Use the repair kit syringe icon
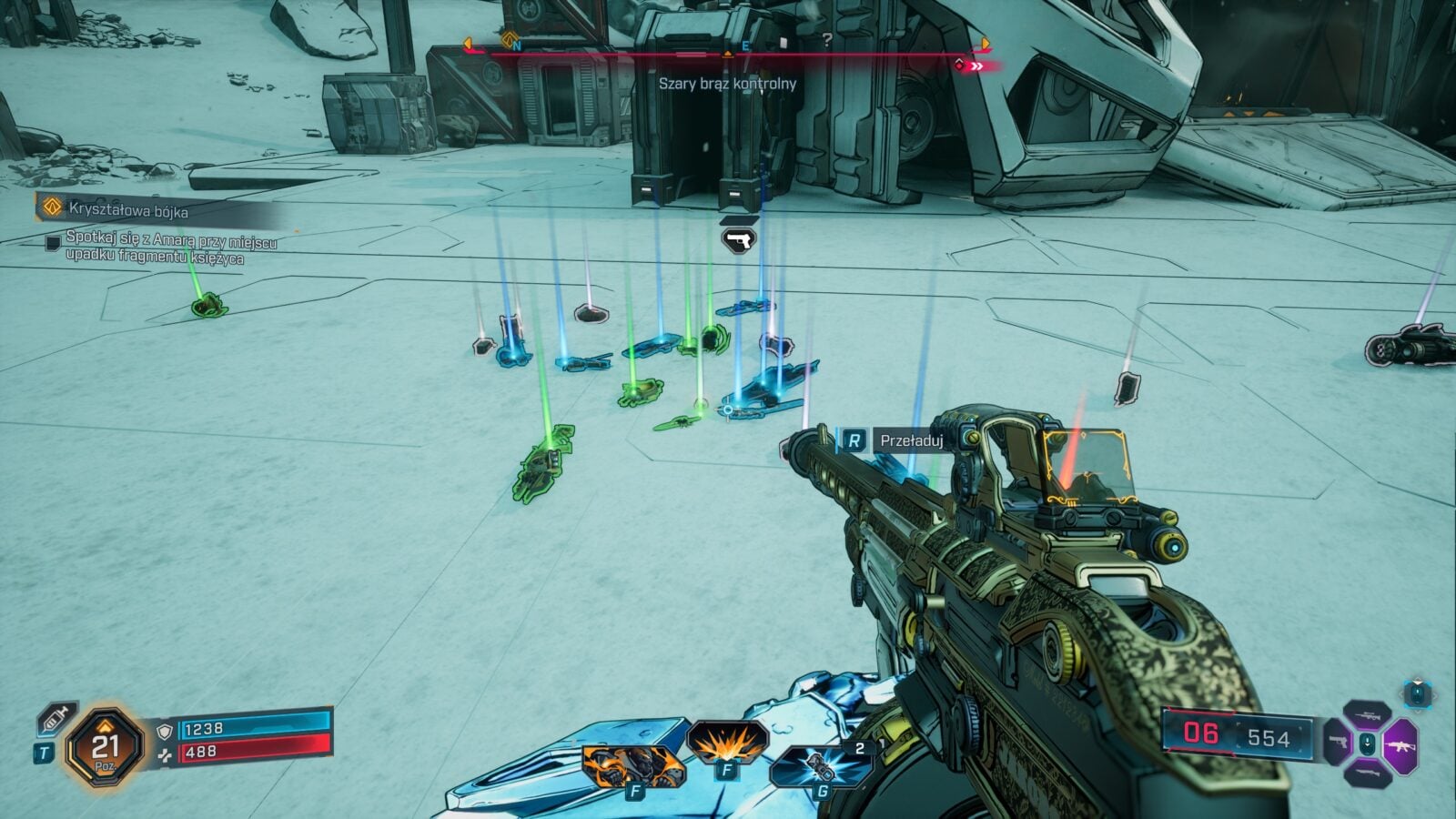Image resolution: width=1456 pixels, height=819 pixels. tap(54, 719)
